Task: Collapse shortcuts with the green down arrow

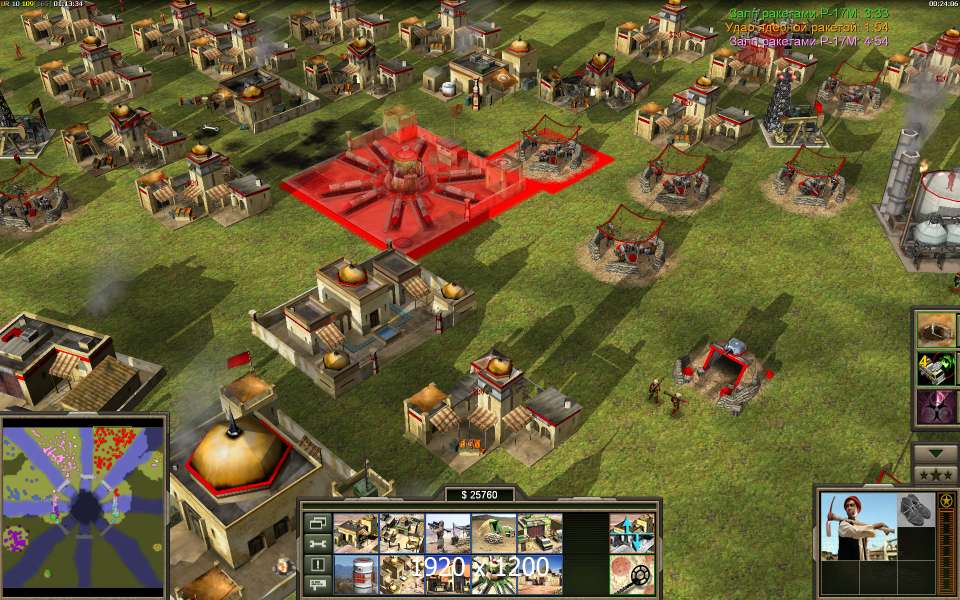Action: 936,453
